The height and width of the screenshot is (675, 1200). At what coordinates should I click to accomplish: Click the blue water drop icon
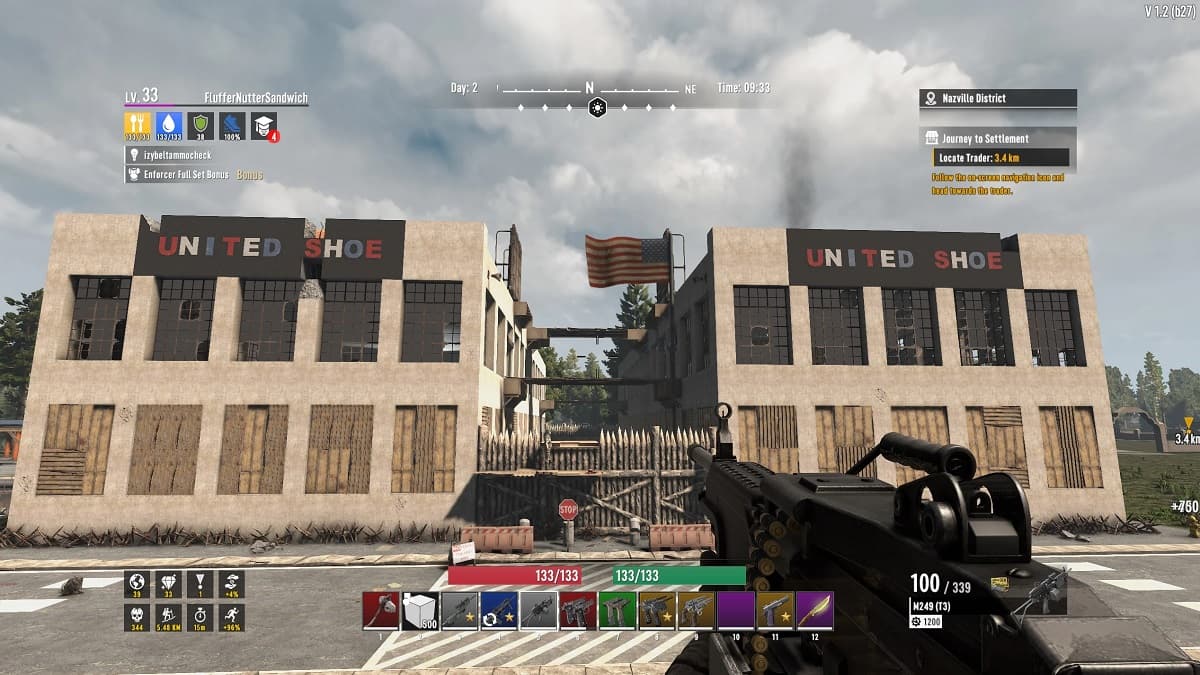[x=169, y=126]
